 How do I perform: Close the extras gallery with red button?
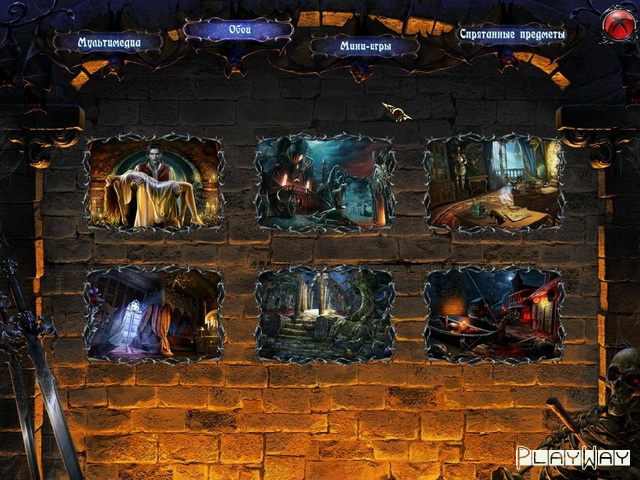click(615, 24)
